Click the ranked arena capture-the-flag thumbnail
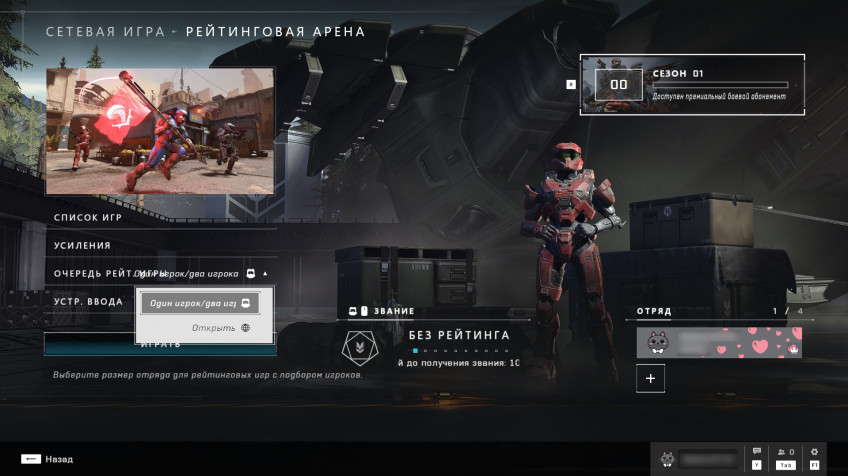 pos(160,131)
